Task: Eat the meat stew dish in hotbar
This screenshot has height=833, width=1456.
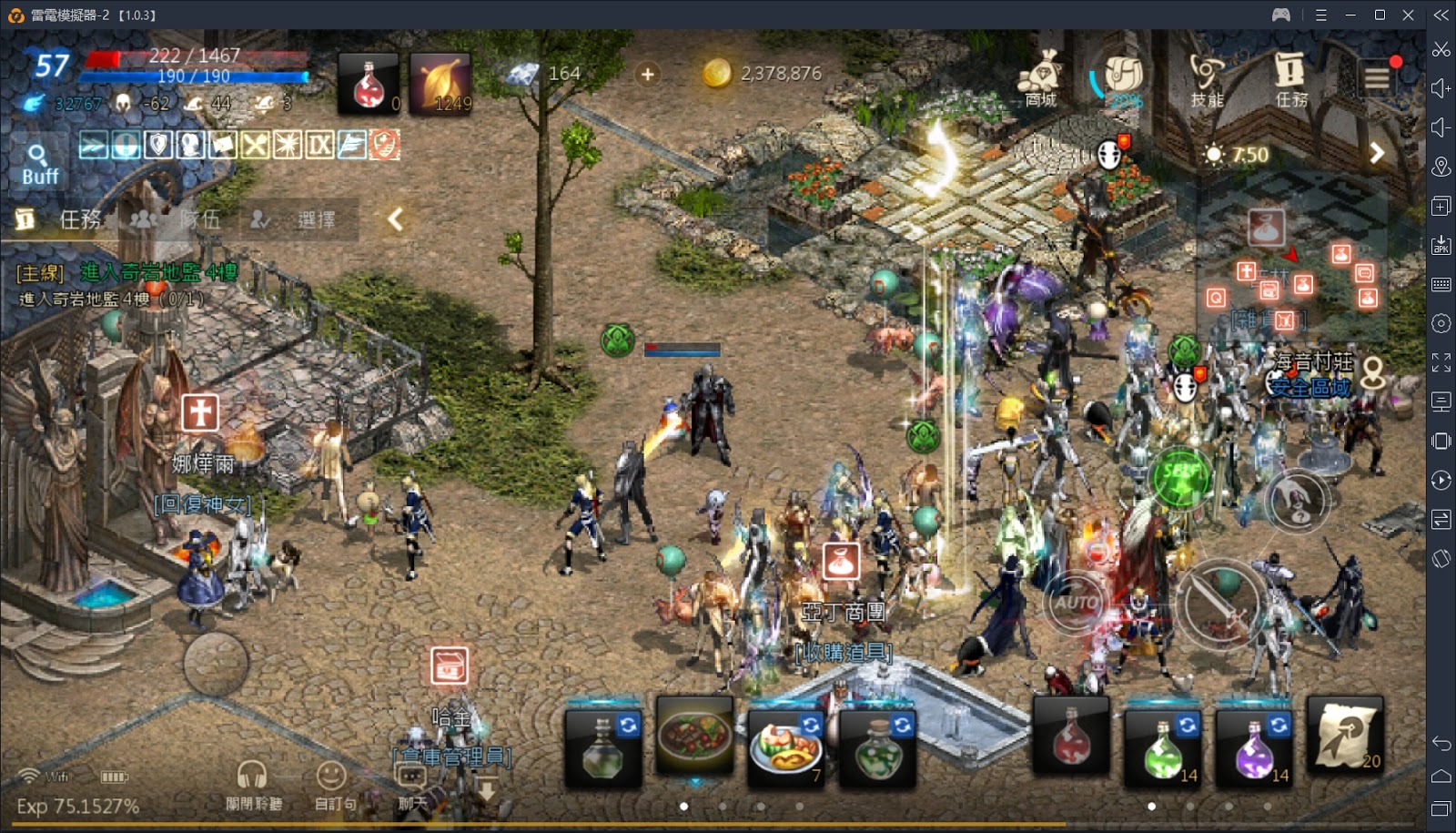Action: [x=694, y=736]
